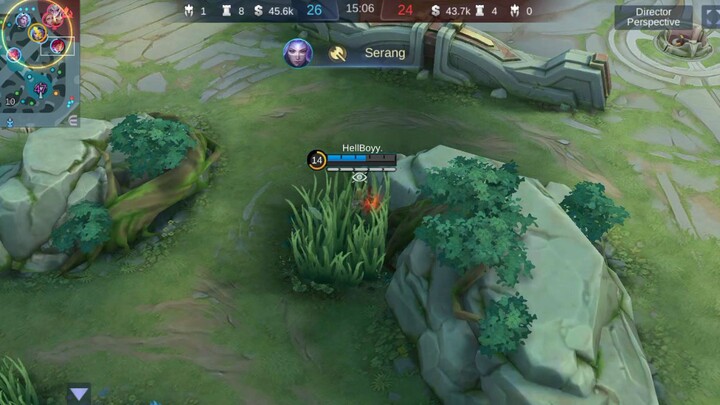The image size is (720, 405).
Task: Select the Serang attack quick-chat banner
Action: pyautogui.click(x=372, y=53)
